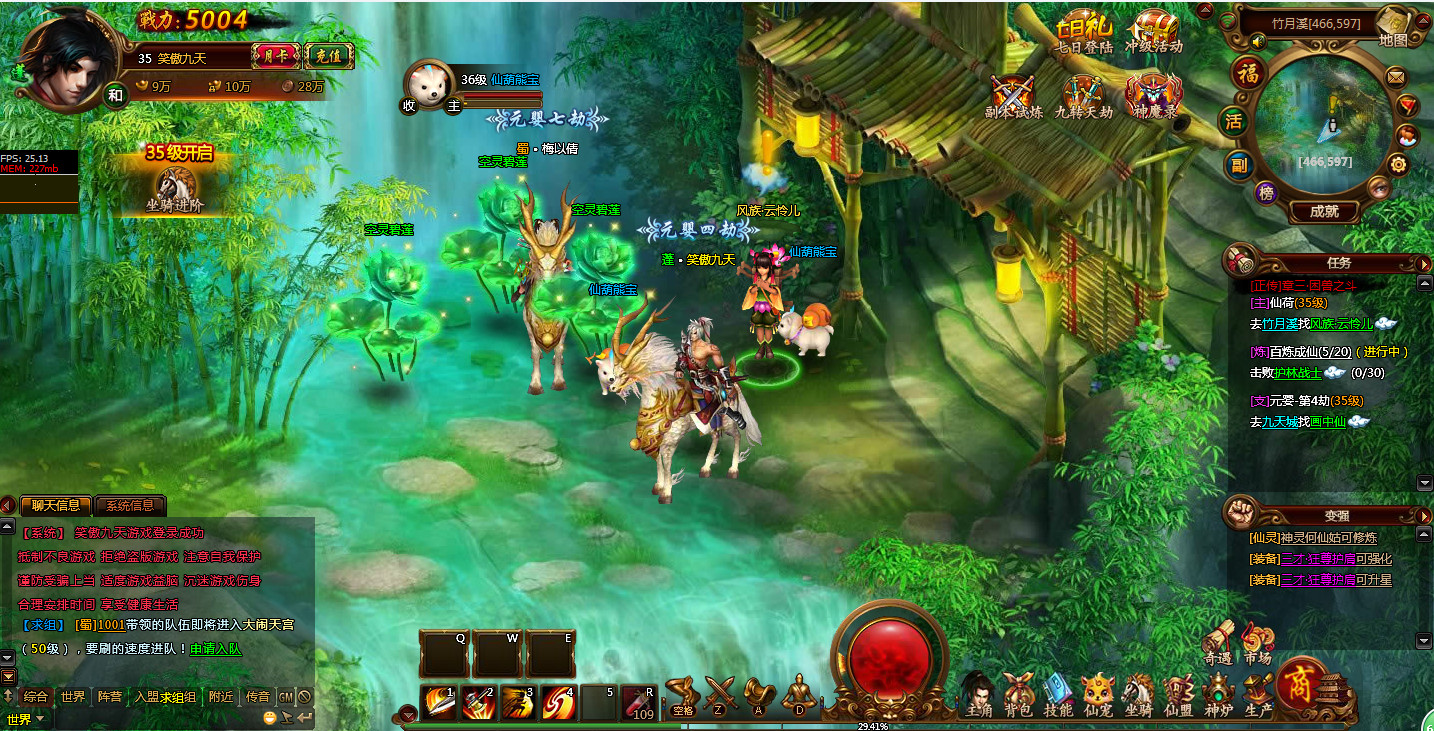Enter the 副本试炼 dungeon trial
The width and height of the screenshot is (1434, 731).
(x=1012, y=98)
